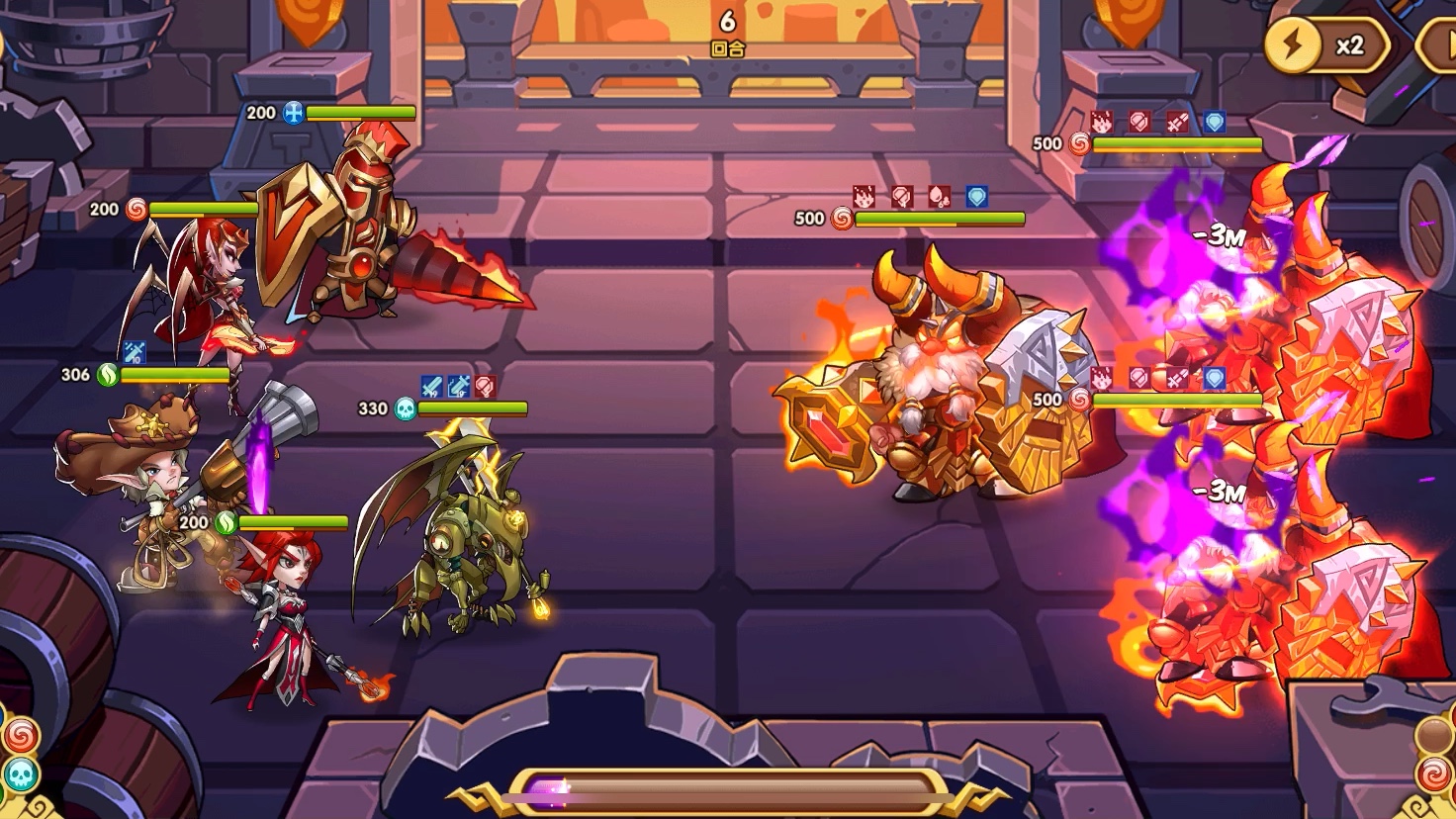This screenshot has width=1456, height=819.
Task: Toggle the x2 battle speed button
Action: point(1326,45)
